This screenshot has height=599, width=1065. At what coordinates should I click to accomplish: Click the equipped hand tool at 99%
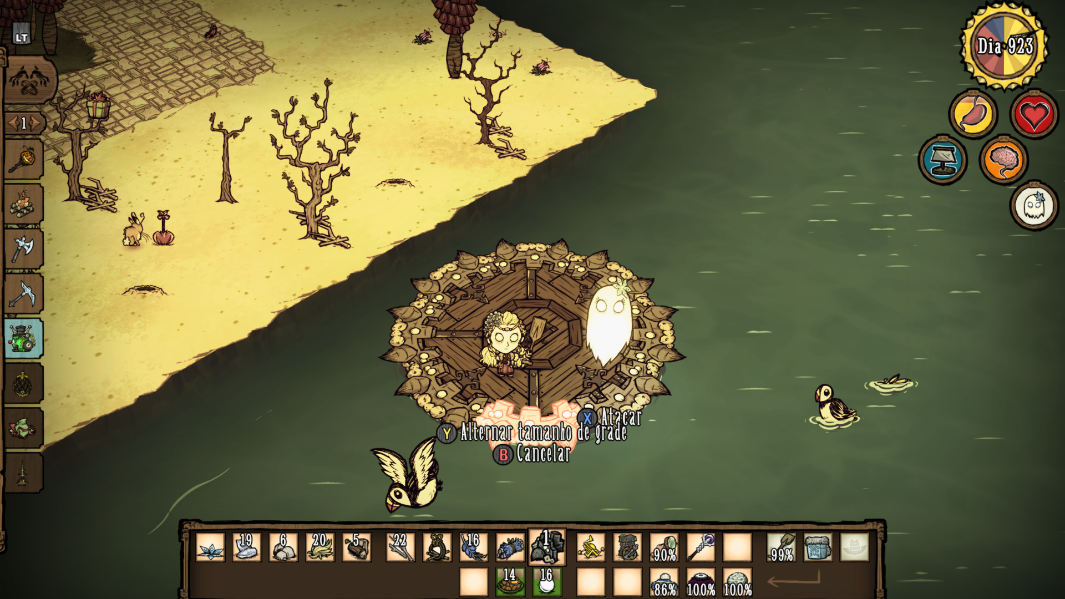coord(781,547)
